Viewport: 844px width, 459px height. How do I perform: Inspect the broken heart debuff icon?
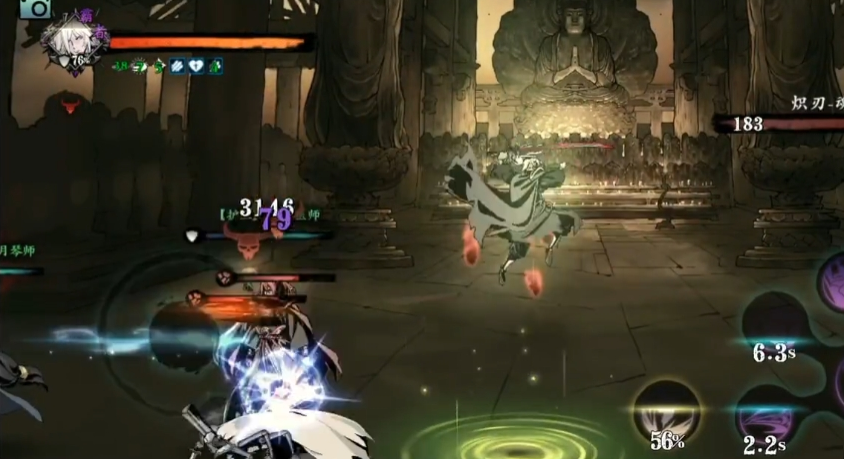[x=197, y=67]
